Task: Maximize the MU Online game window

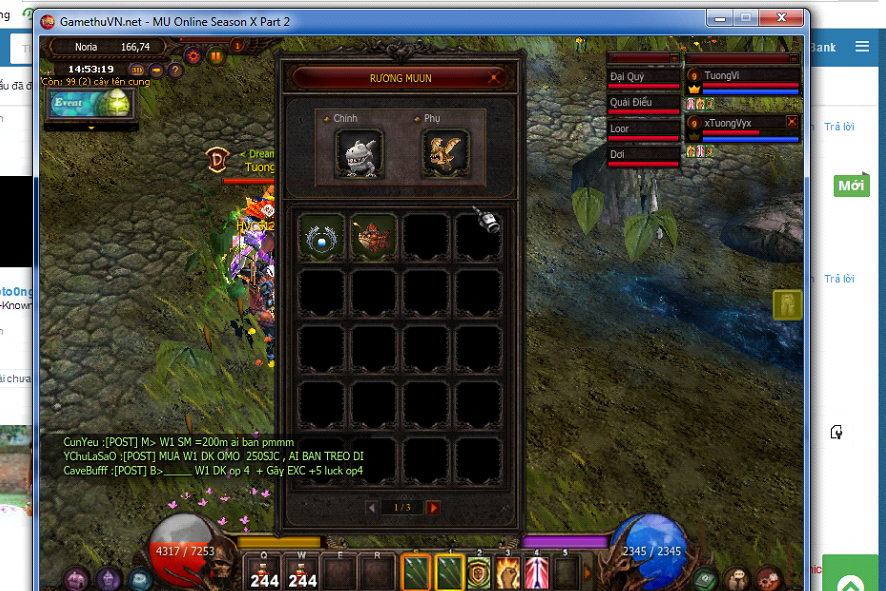Action: [745, 19]
